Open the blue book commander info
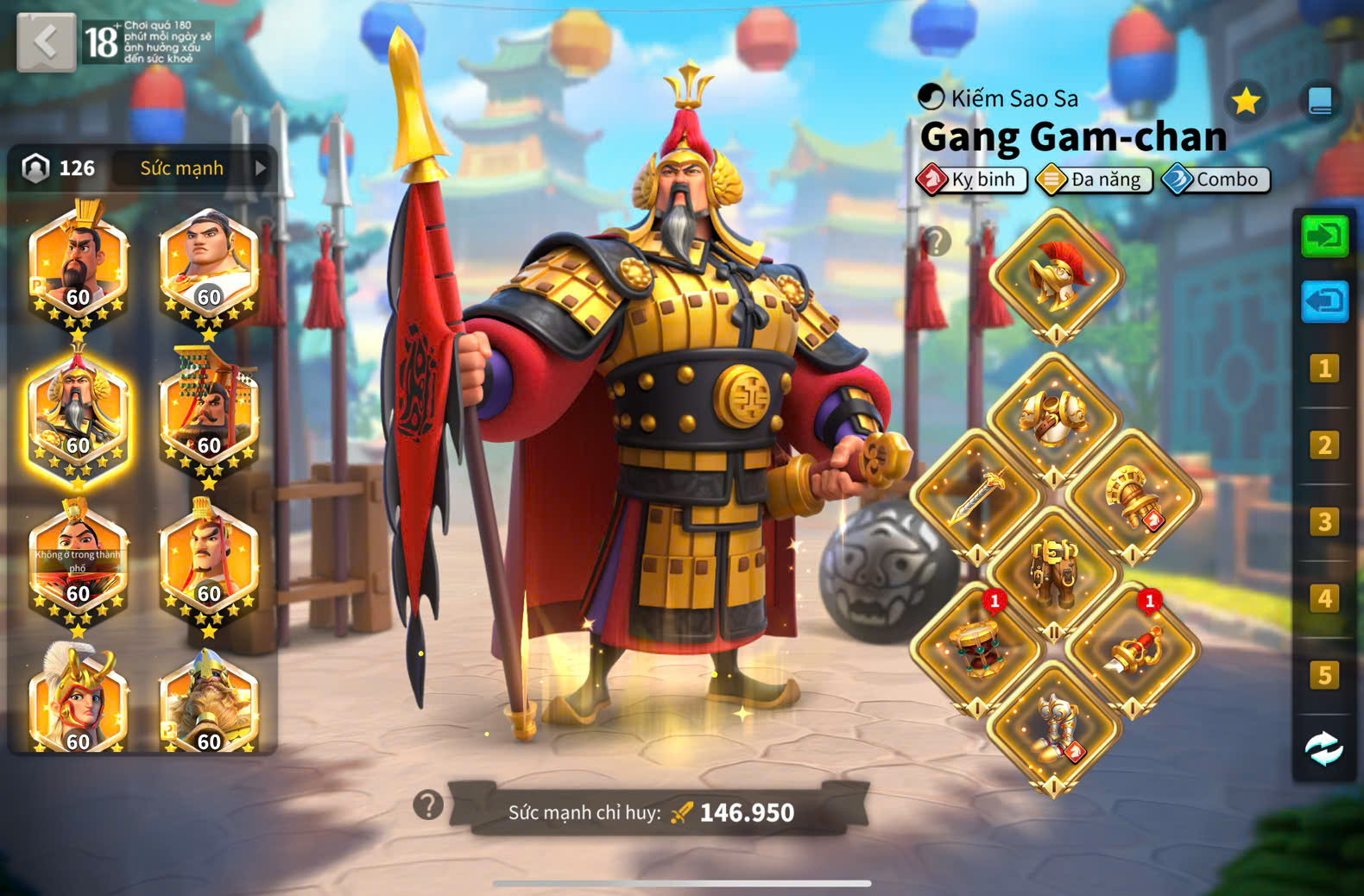 (x=1320, y=102)
